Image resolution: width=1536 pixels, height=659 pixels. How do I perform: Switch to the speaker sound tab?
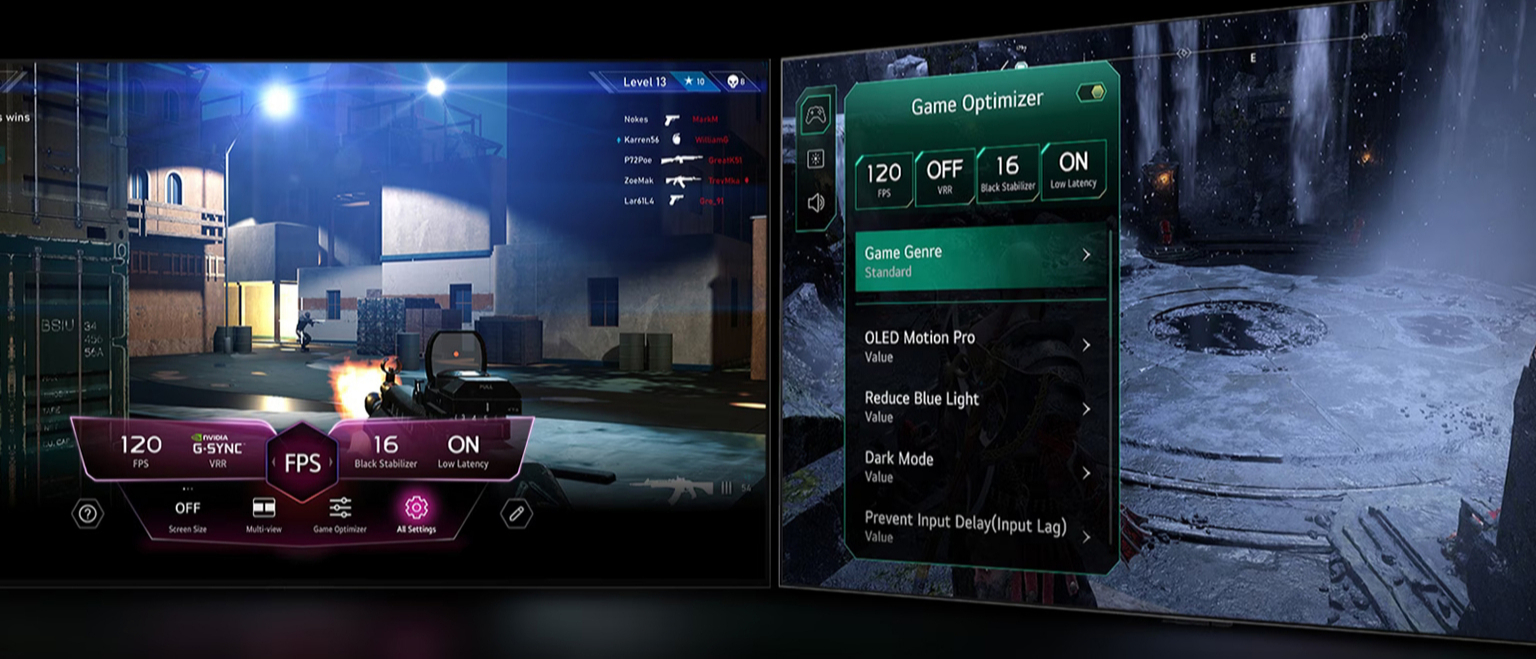[x=816, y=202]
